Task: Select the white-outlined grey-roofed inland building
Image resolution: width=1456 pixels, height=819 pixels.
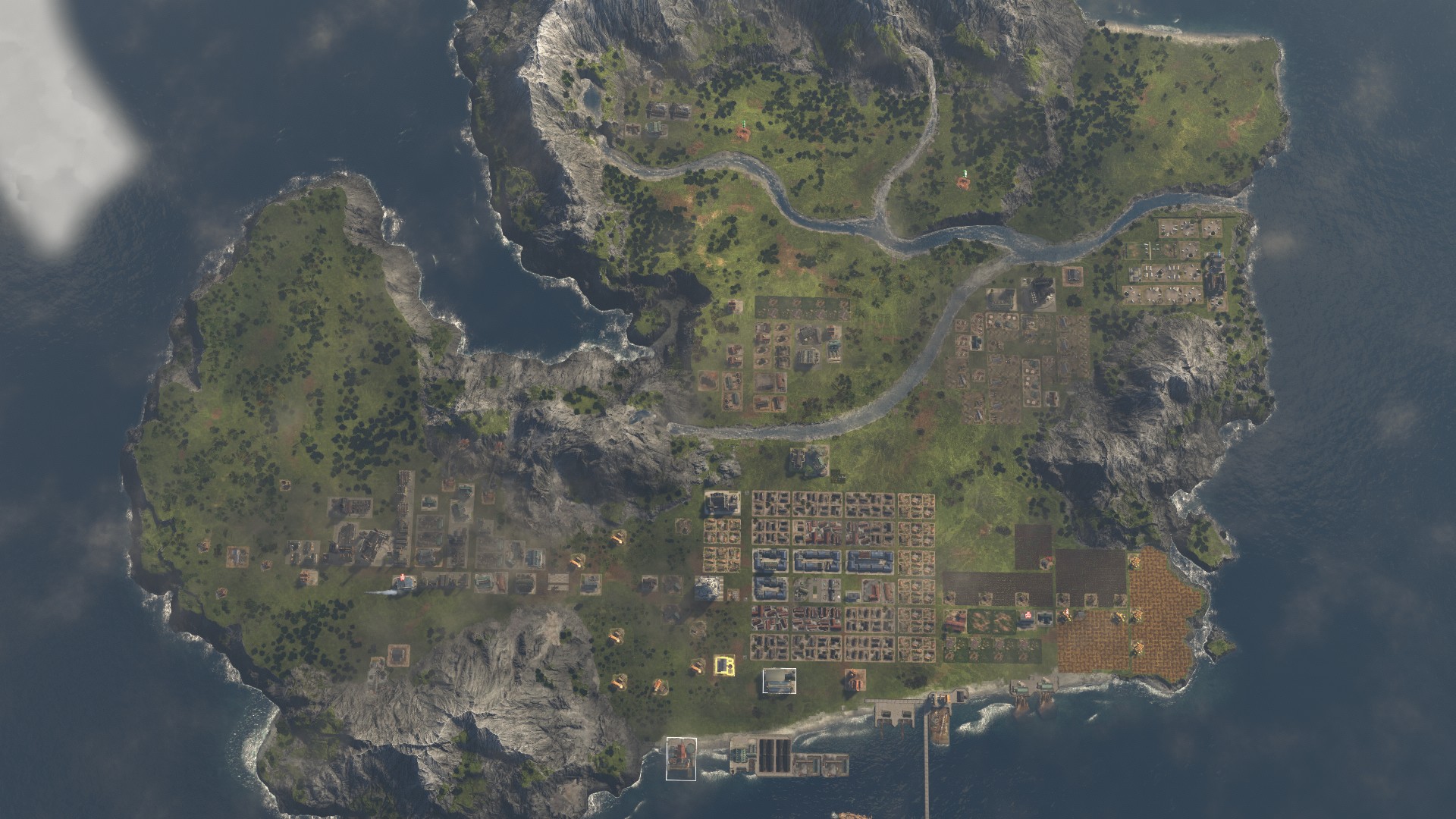Action: point(779,681)
